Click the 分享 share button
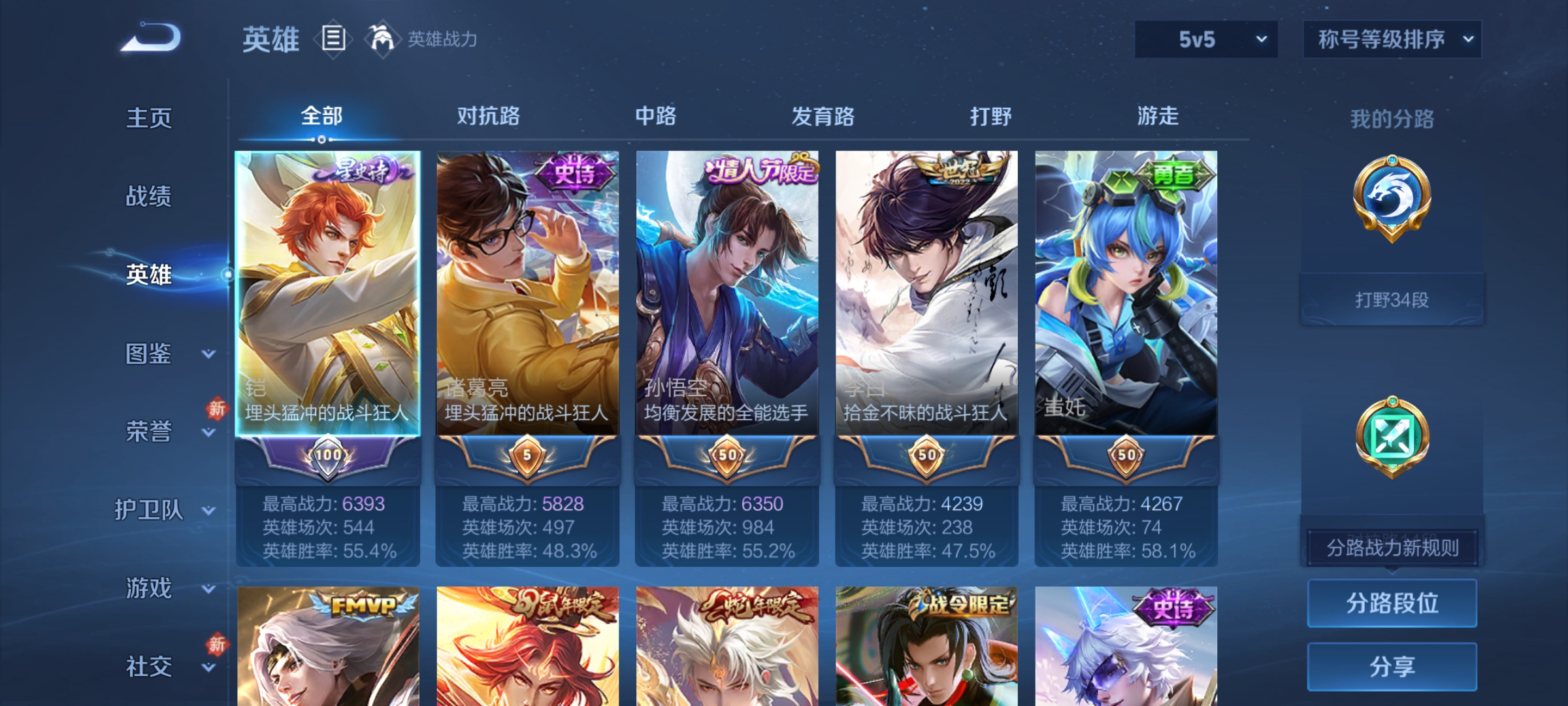 click(1392, 667)
